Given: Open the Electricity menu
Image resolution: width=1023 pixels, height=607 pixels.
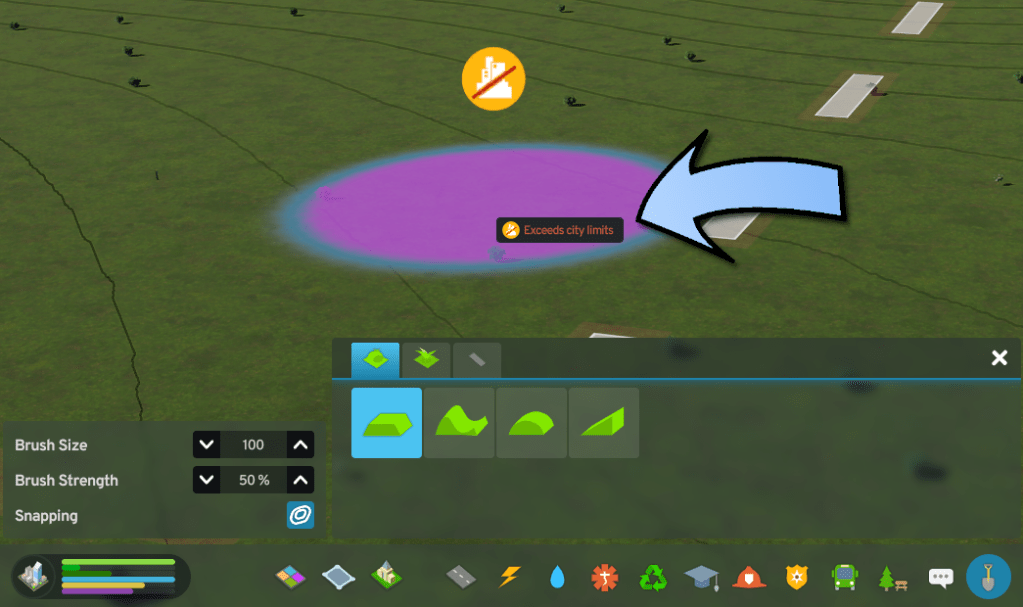Looking at the screenshot, I should point(510,577).
